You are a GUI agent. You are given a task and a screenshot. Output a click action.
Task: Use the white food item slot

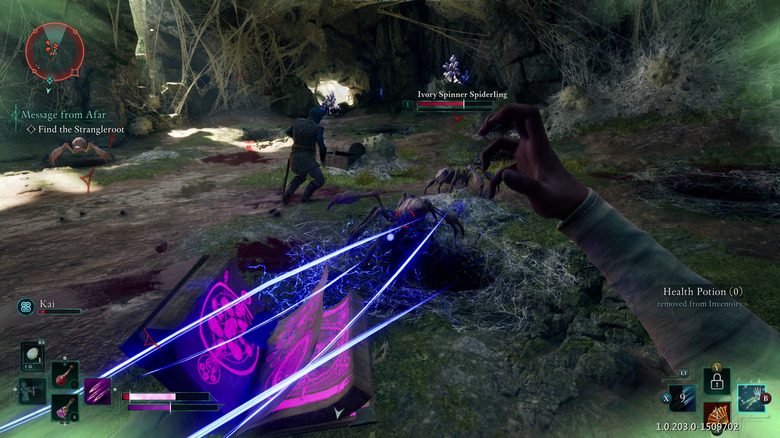tap(32, 356)
